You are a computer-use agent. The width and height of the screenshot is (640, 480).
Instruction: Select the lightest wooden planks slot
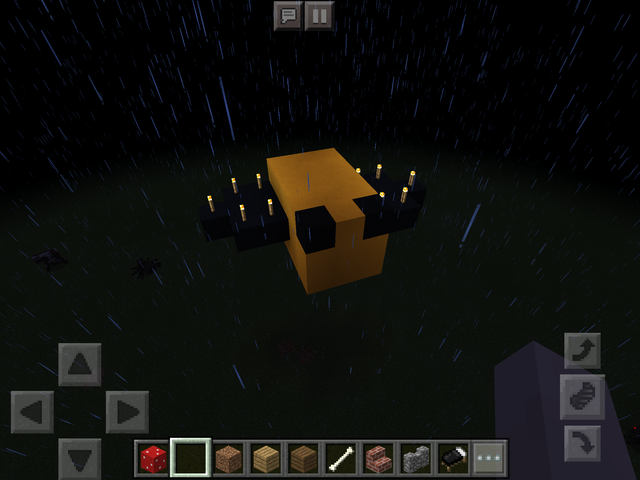(265, 459)
